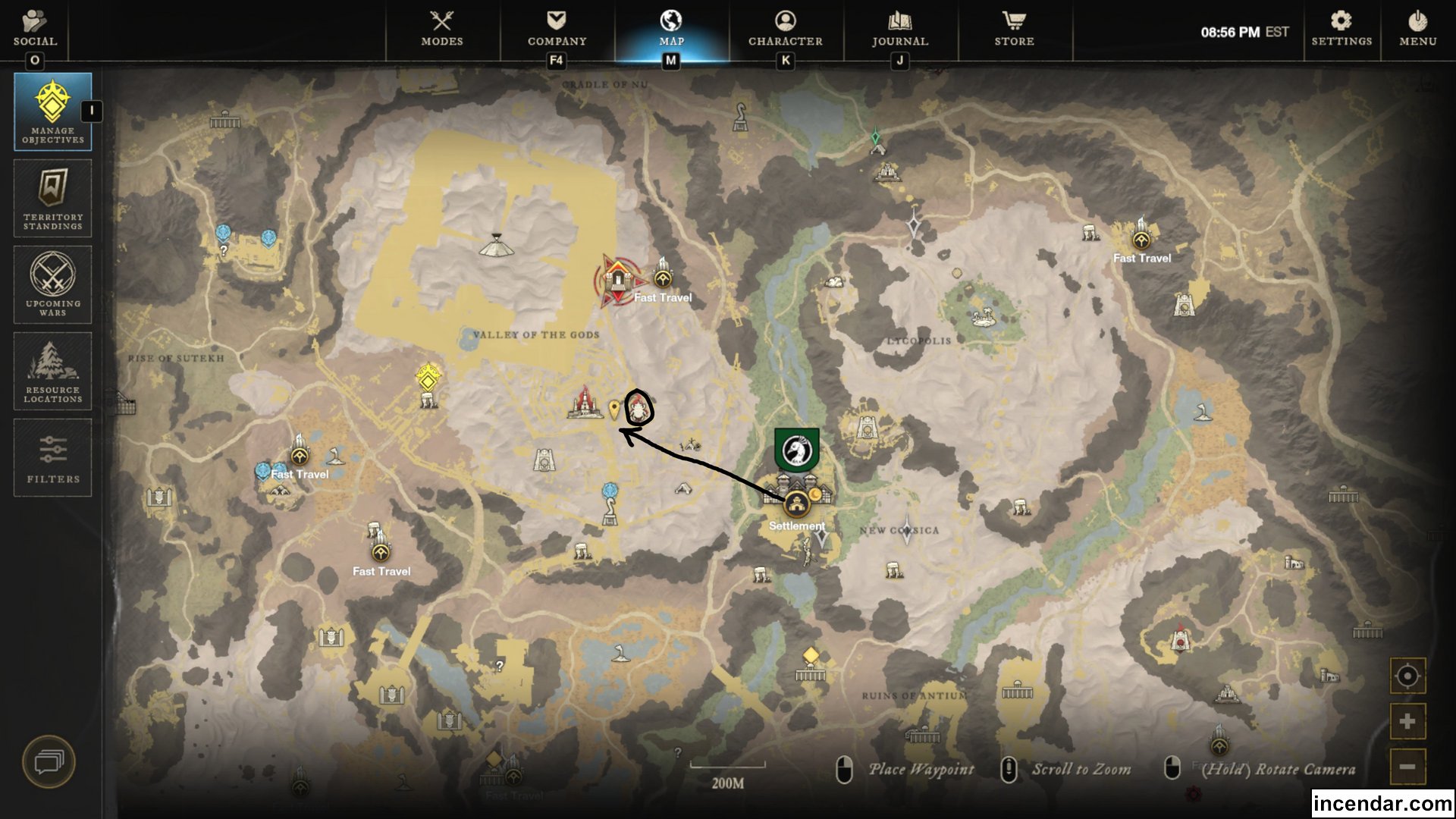
Task: Toggle the question-mark landmark marker near Ruins of Antium
Action: [678, 751]
